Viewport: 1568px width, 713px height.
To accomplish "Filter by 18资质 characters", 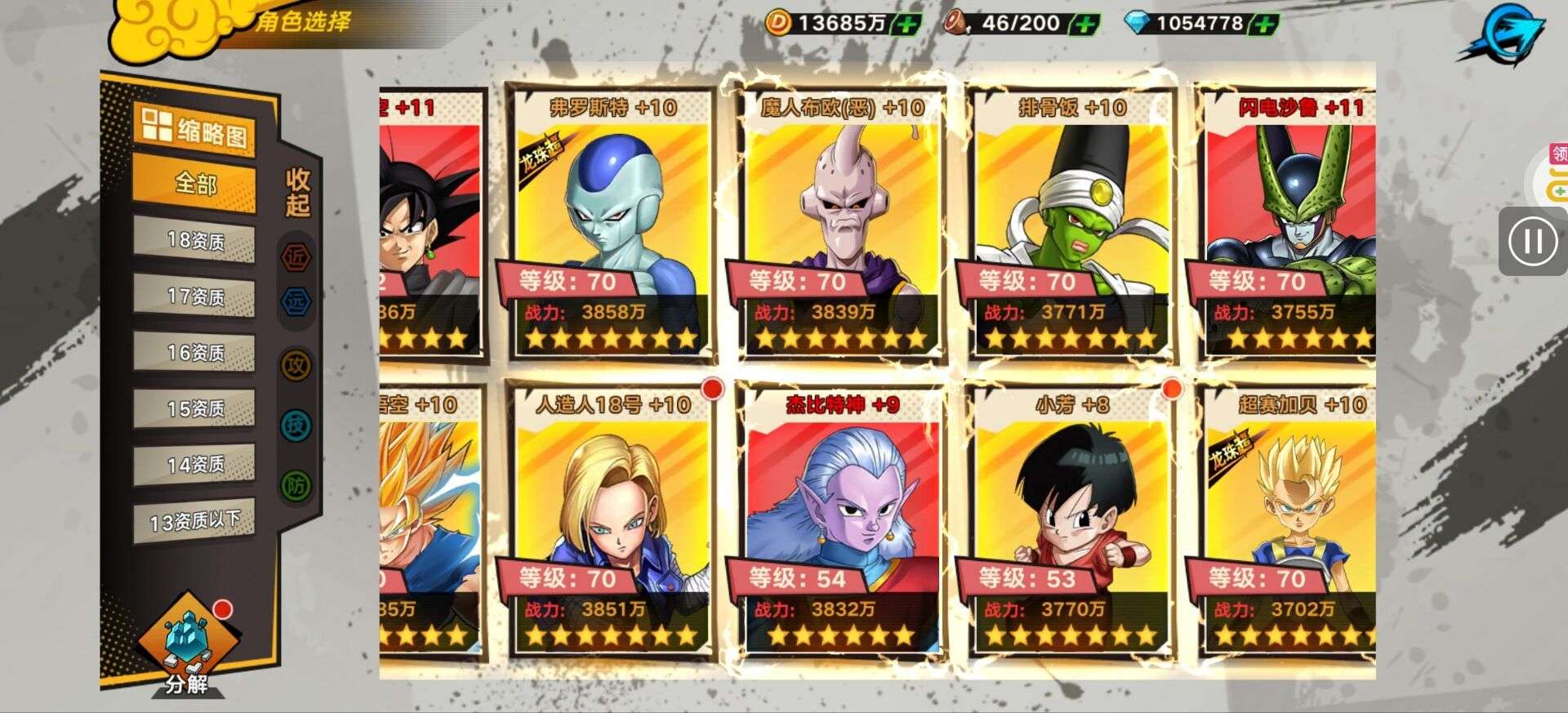I will pos(195,240).
